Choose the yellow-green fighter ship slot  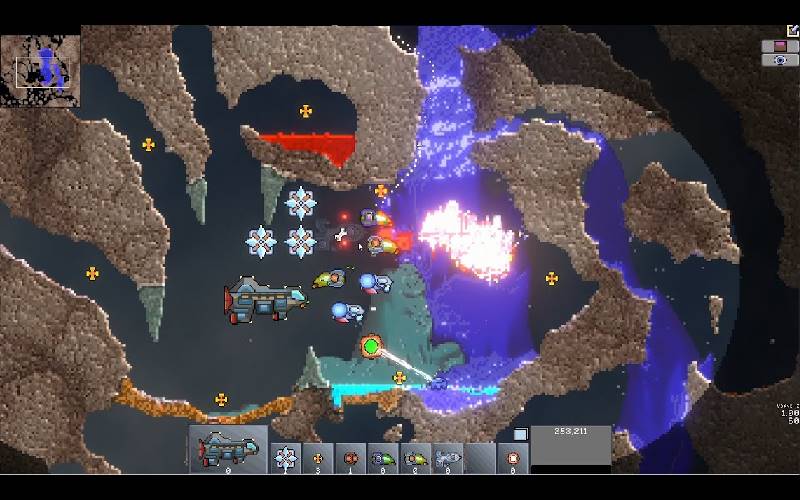tap(415, 458)
